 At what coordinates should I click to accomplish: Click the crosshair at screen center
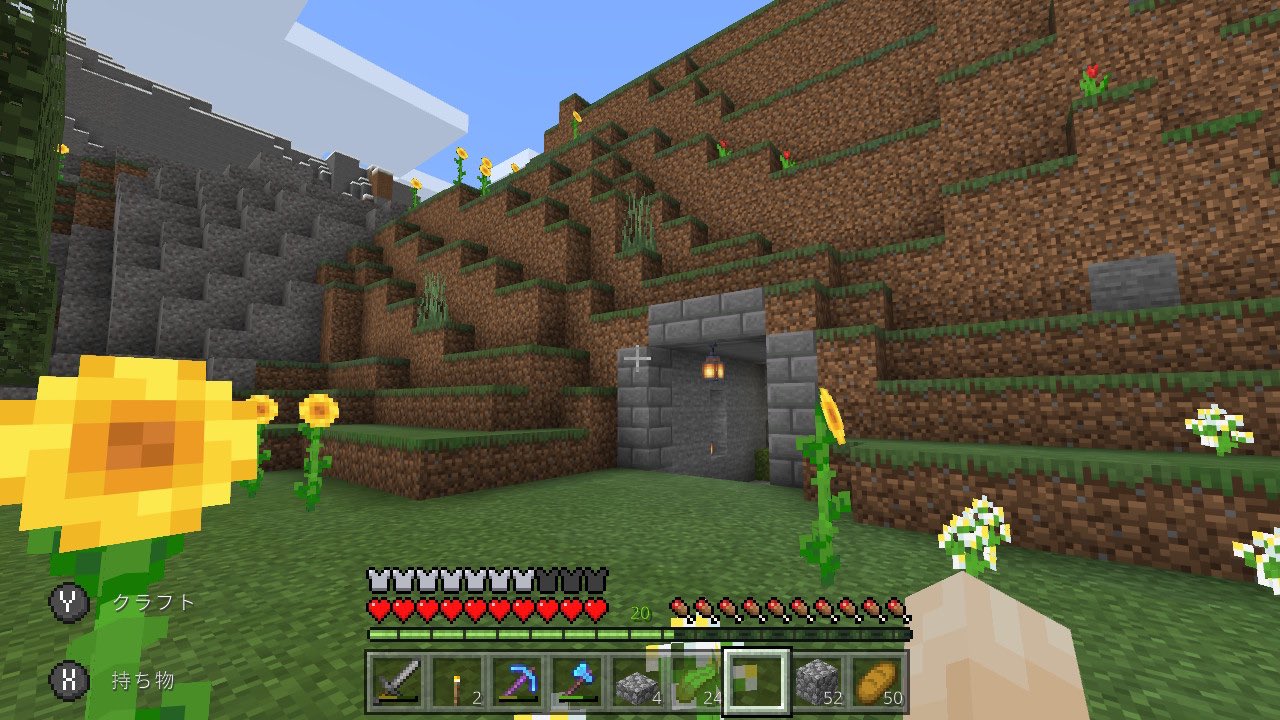(x=639, y=358)
